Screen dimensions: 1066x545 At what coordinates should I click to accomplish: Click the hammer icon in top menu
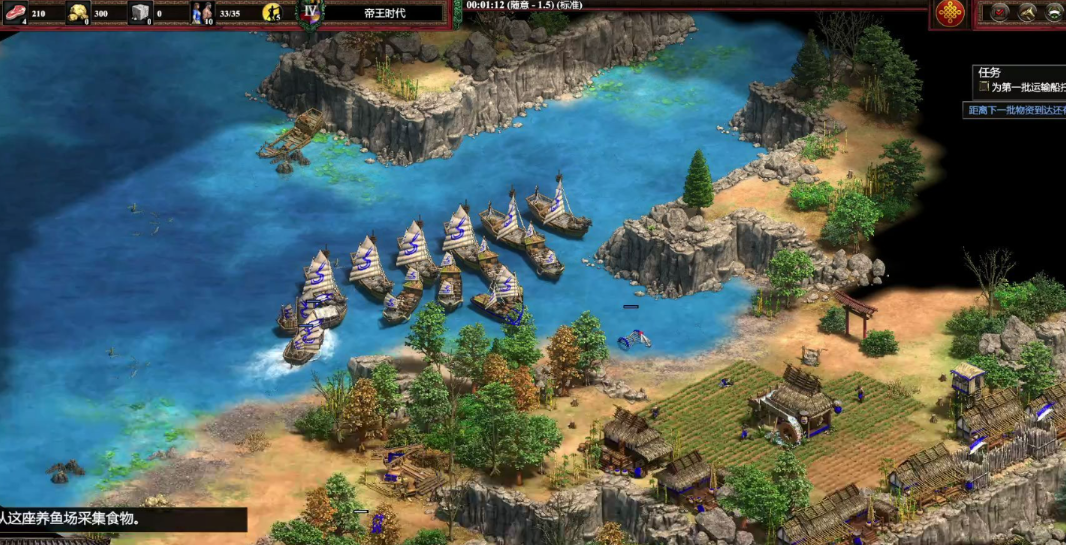pyautogui.click(x=1026, y=12)
